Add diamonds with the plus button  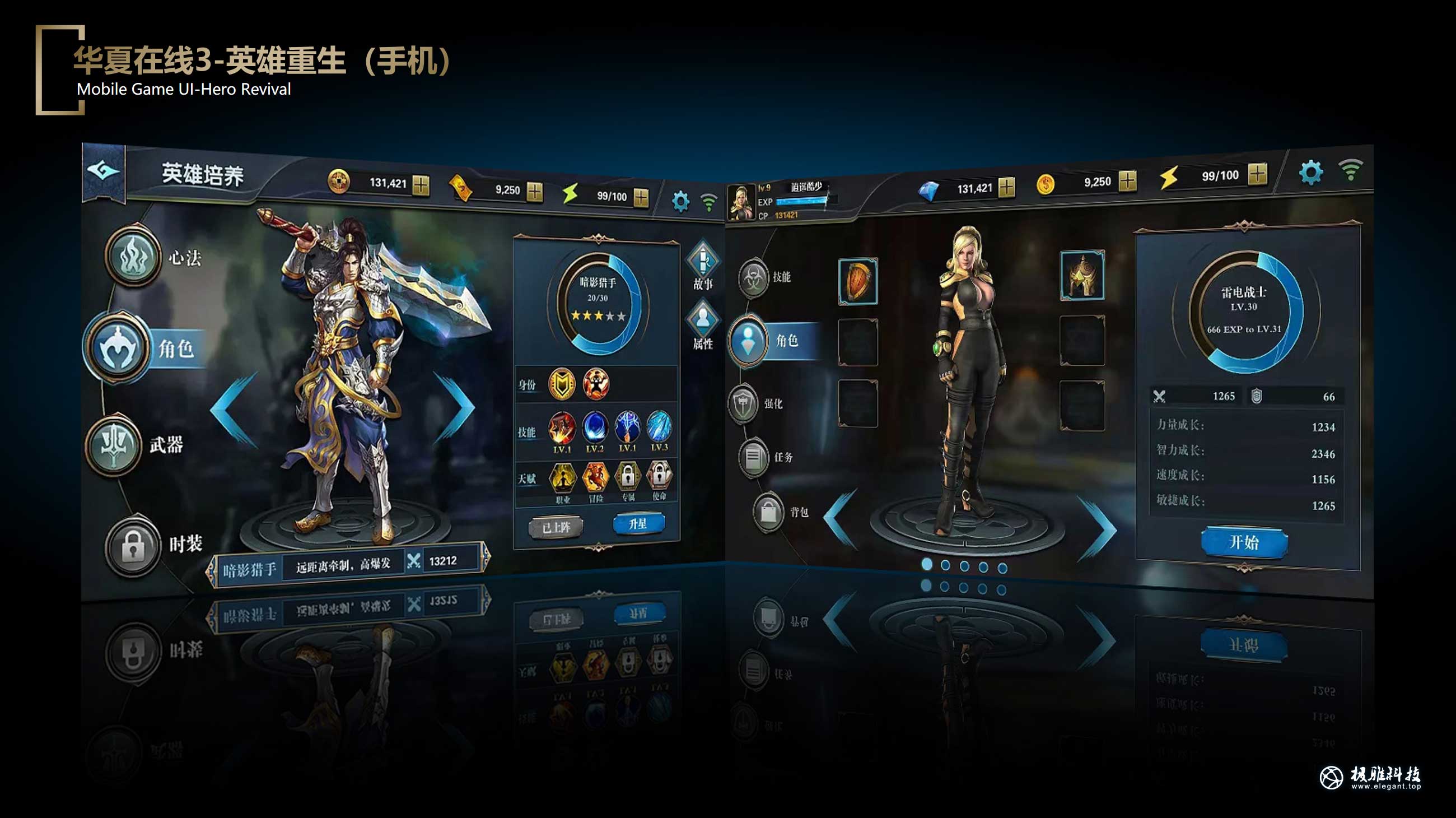(x=1006, y=187)
